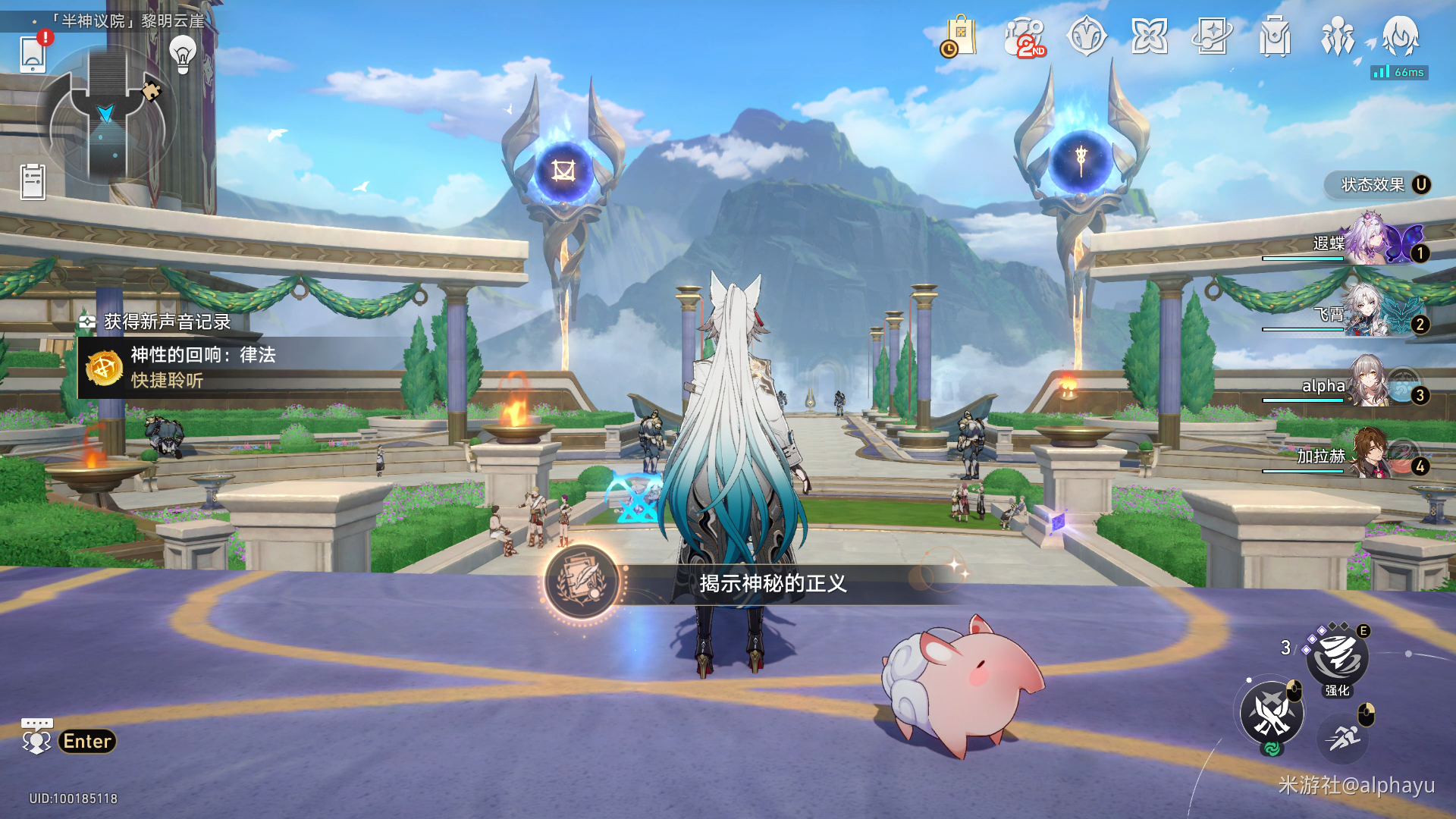Image resolution: width=1456 pixels, height=819 pixels.
Task: Activate the sprint running figure button
Action: pyautogui.click(x=1343, y=736)
